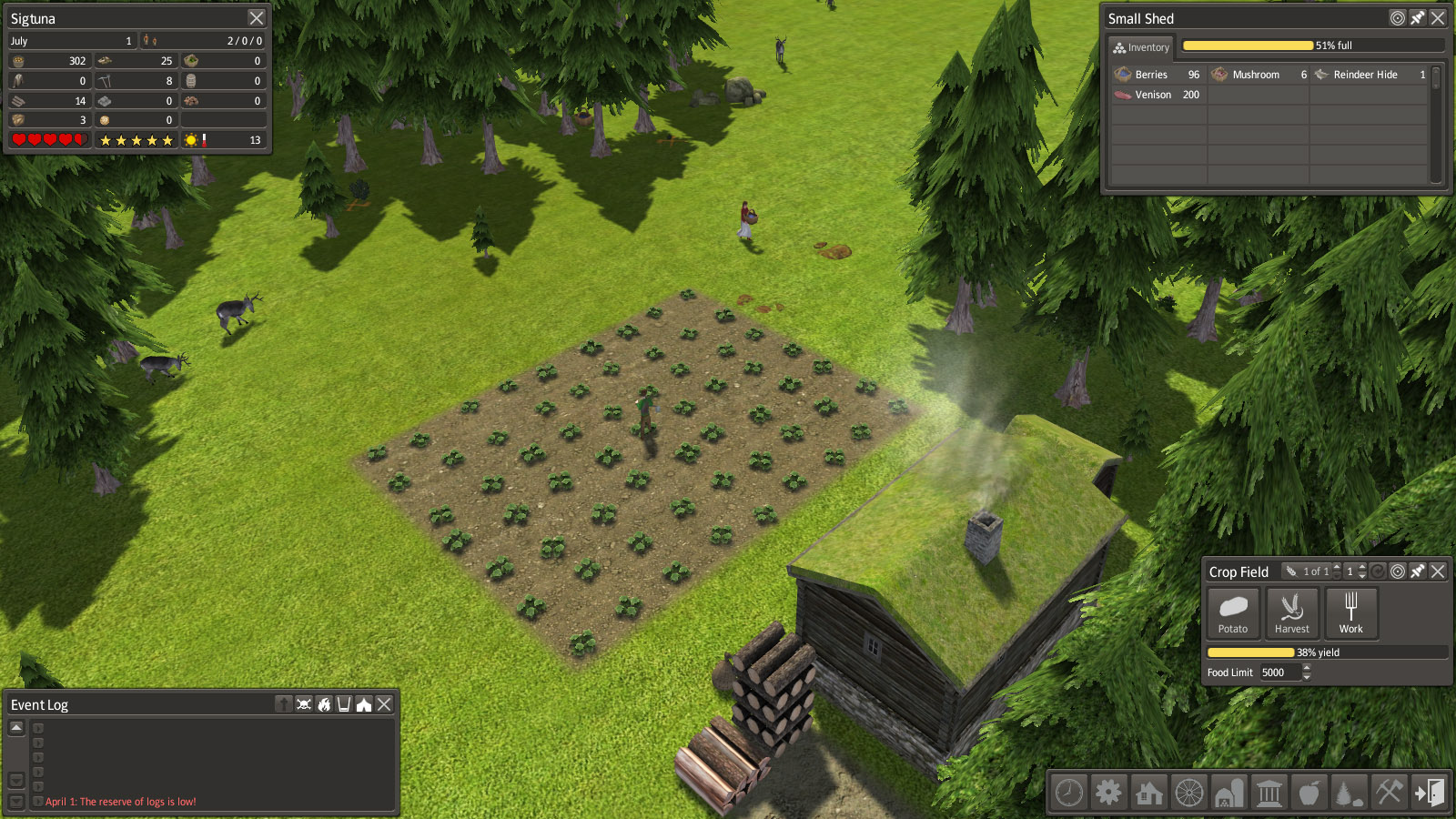
Task: Pin the Crop Field panel
Action: coord(1418,571)
